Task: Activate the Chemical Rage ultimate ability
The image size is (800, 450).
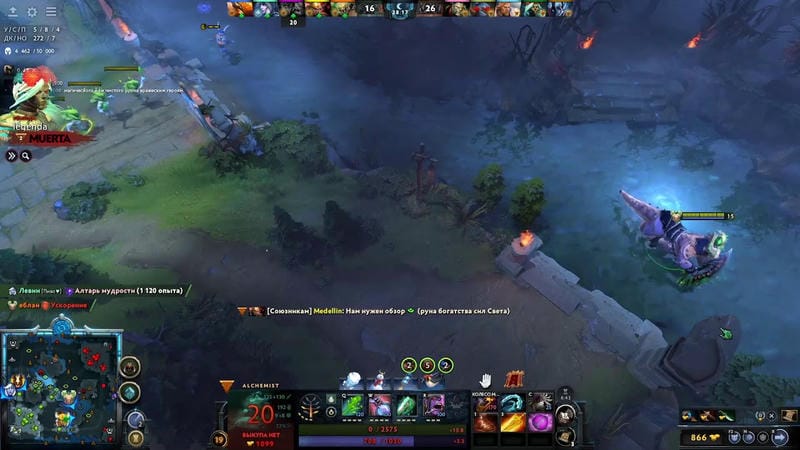Action: click(x=433, y=405)
